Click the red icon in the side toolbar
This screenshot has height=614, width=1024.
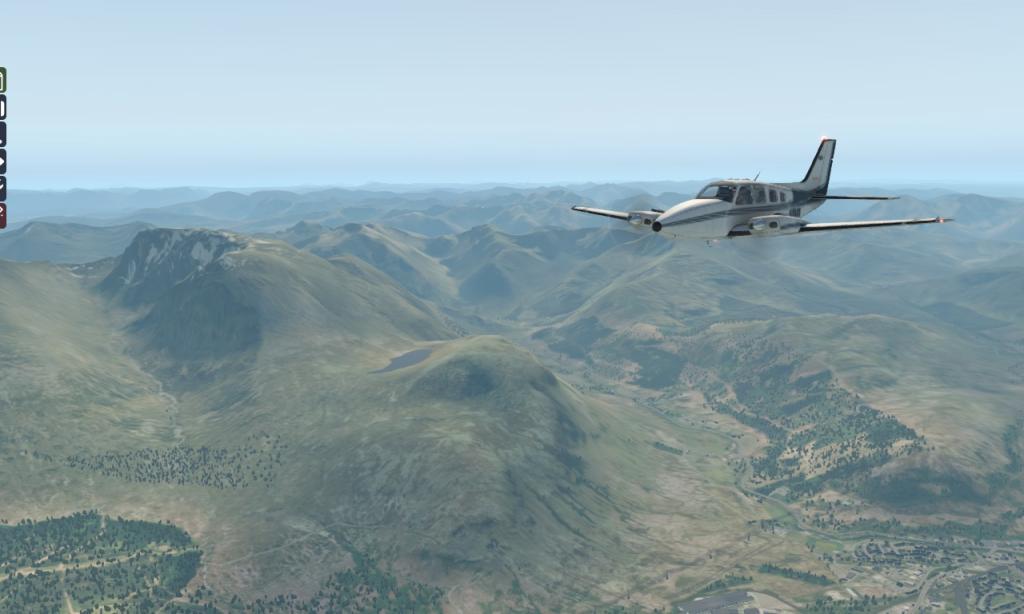[x=2, y=215]
